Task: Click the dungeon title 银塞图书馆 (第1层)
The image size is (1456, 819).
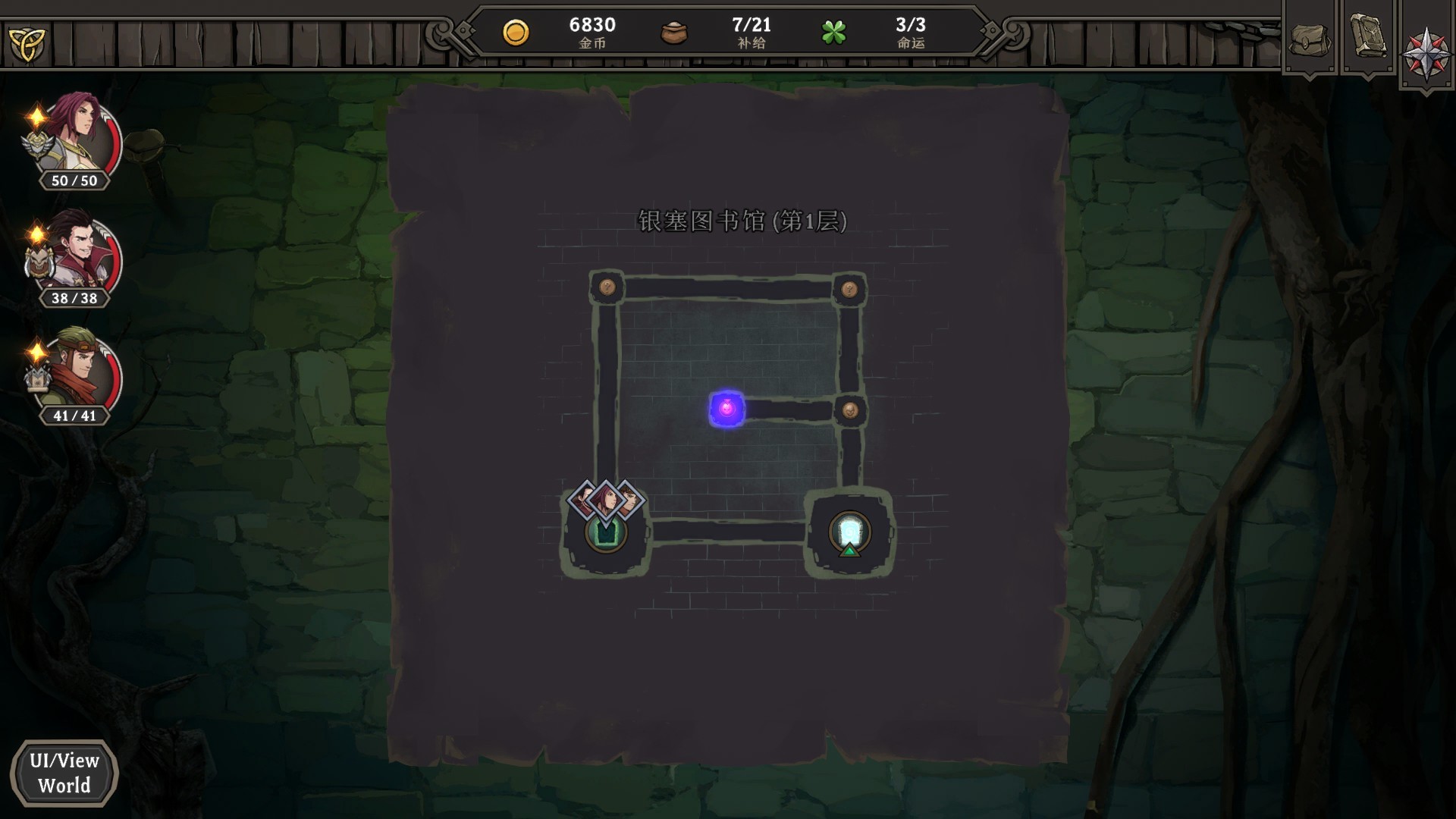Action: [742, 221]
